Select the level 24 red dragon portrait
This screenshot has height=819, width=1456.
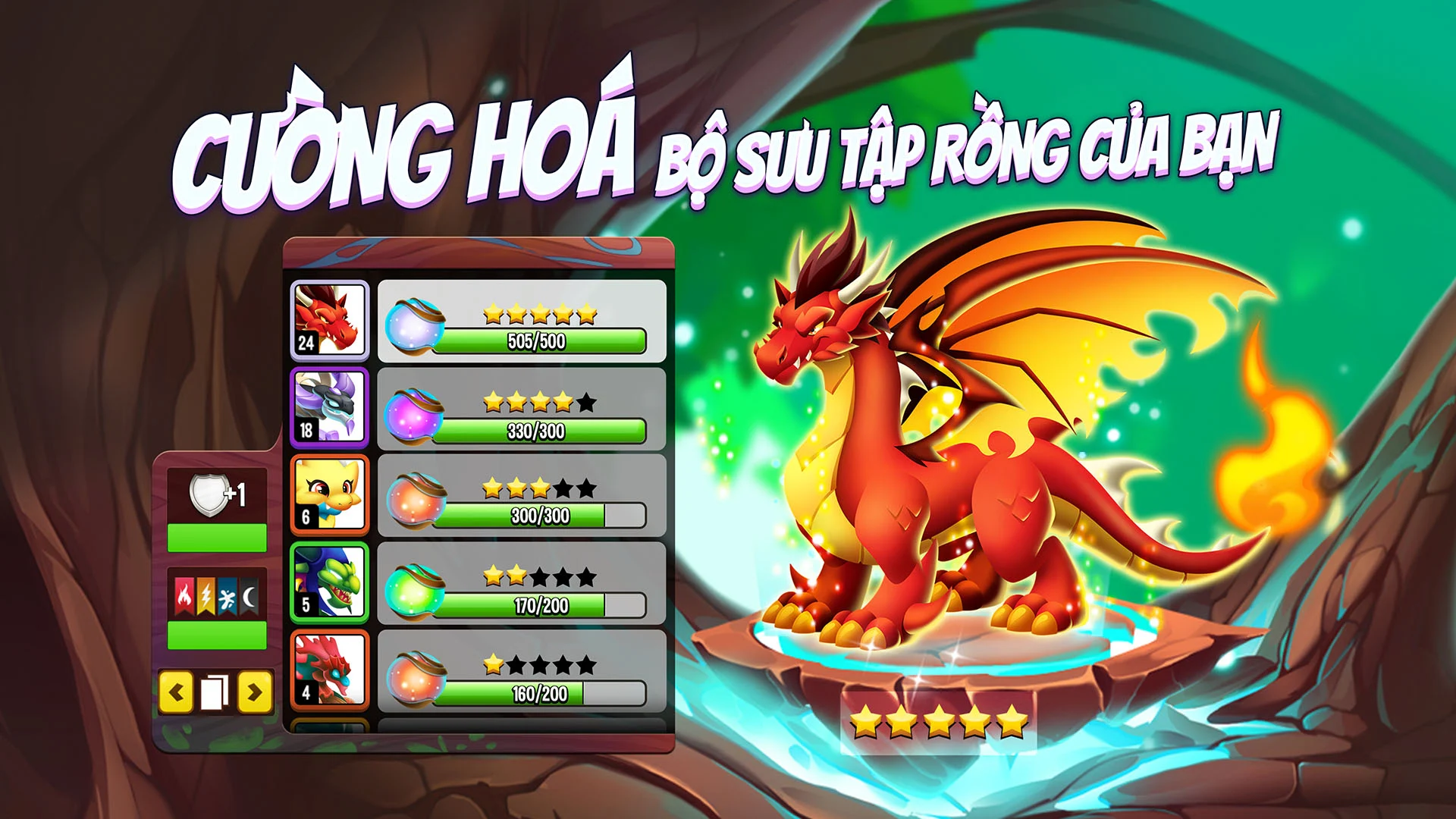click(x=329, y=318)
